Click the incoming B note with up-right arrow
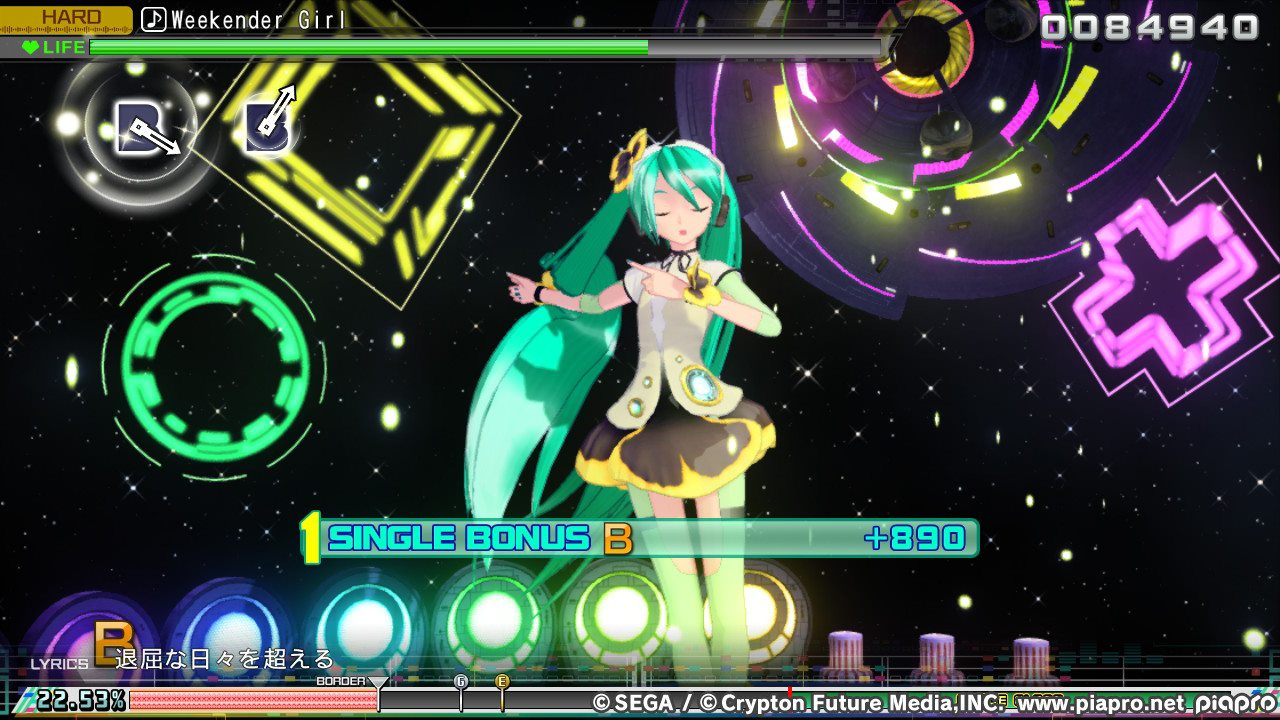This screenshot has height=720, width=1280. [x=269, y=125]
